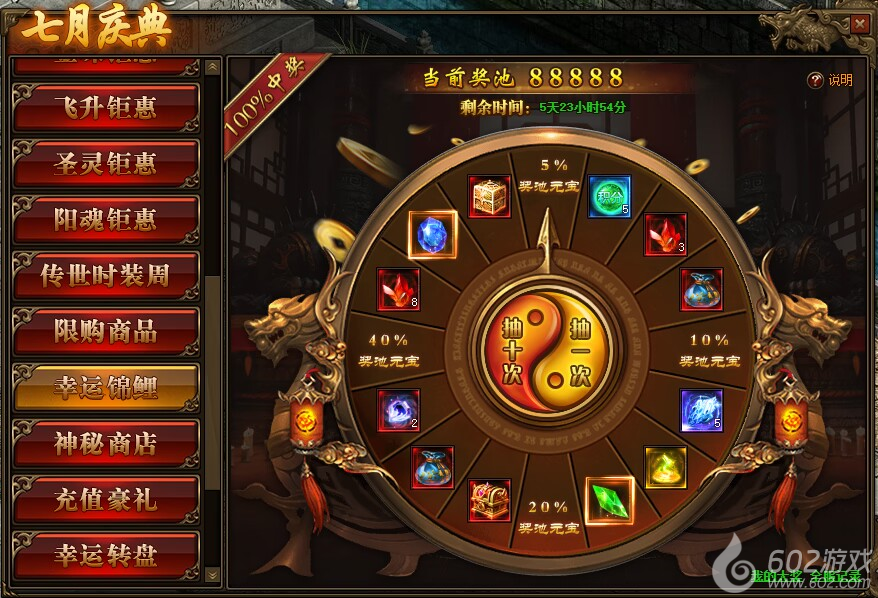
Task: Select the 幸运锦鲤 tab
Action: click(x=105, y=387)
